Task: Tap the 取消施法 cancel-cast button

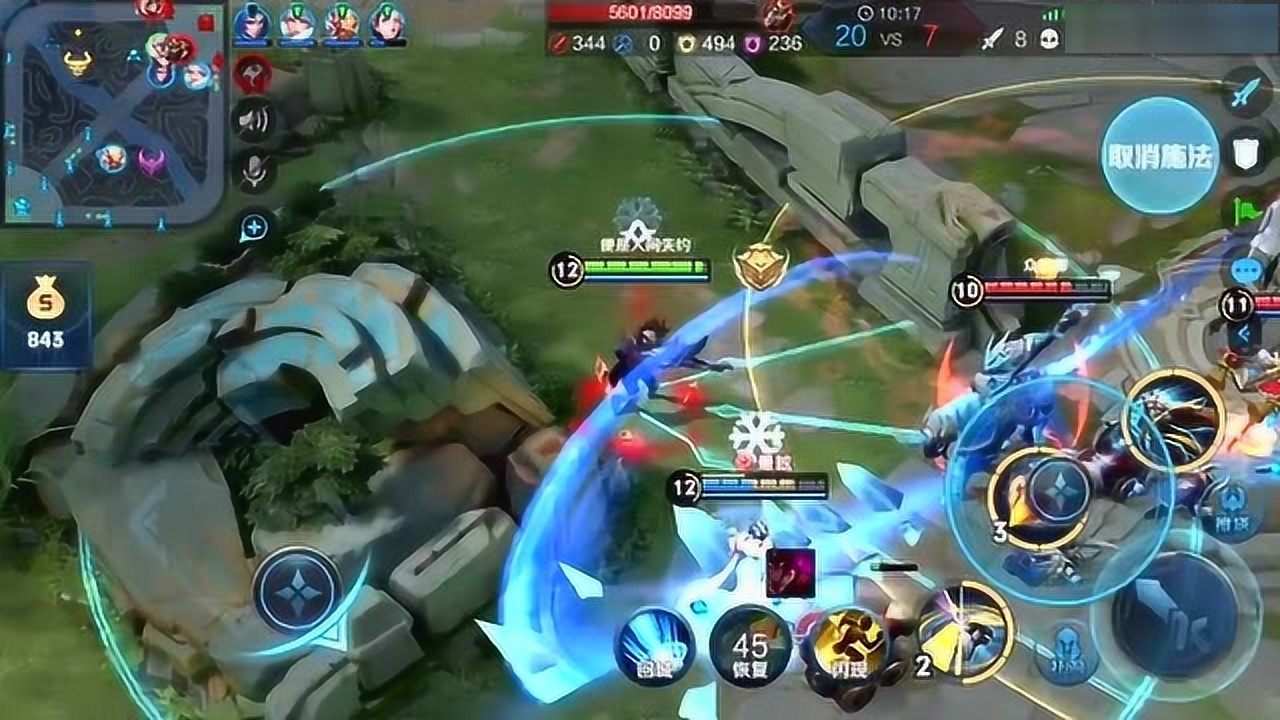Action: (1160, 155)
